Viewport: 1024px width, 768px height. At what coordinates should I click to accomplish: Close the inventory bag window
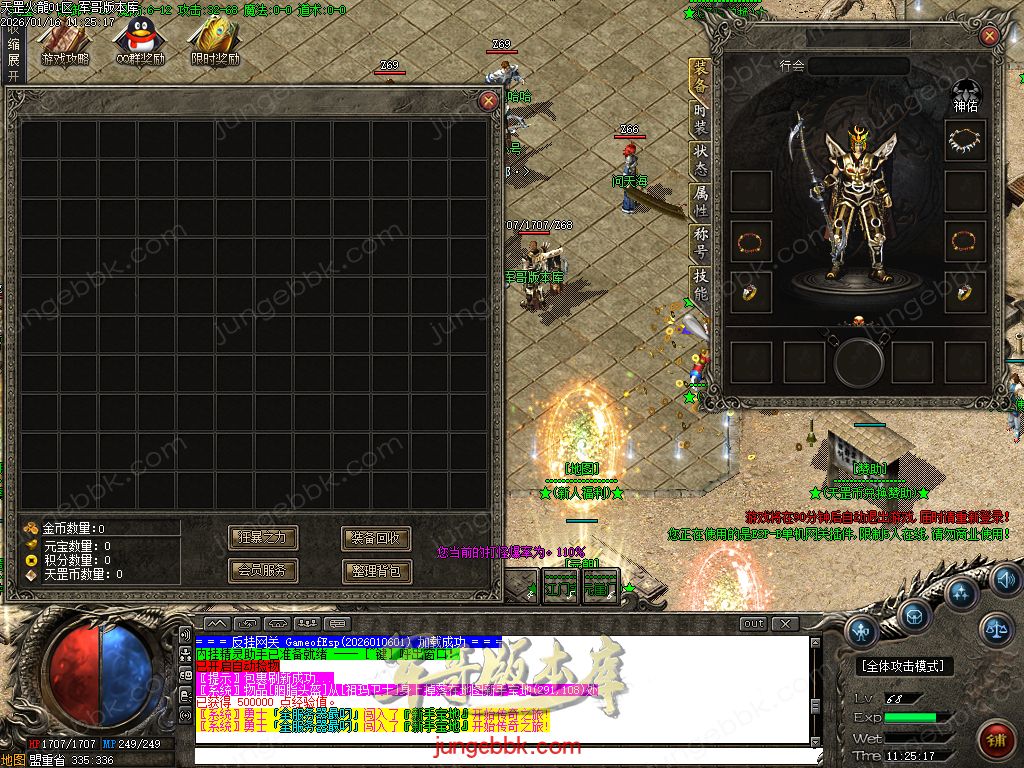click(x=488, y=101)
